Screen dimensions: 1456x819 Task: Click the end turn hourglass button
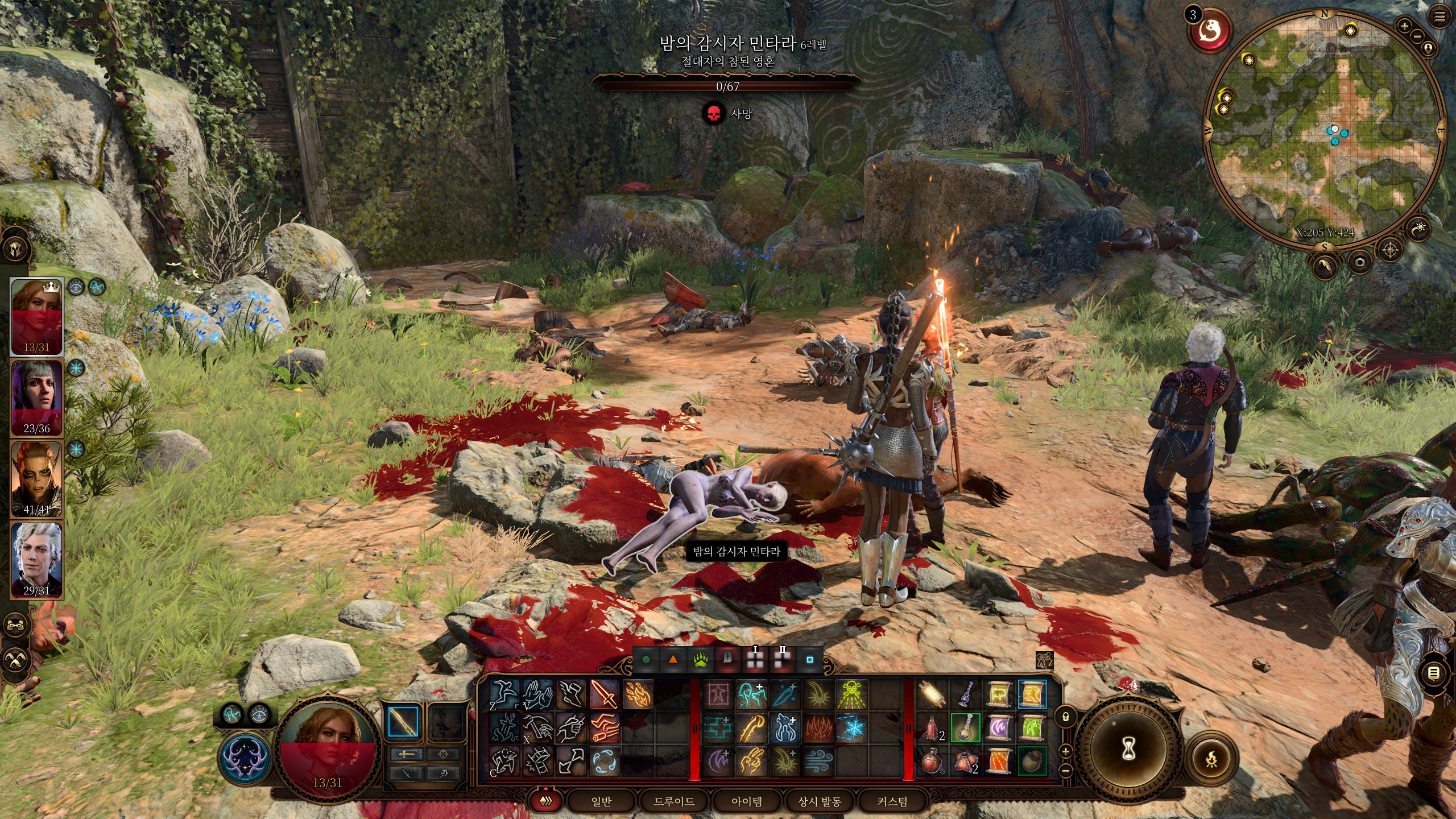point(1129,750)
